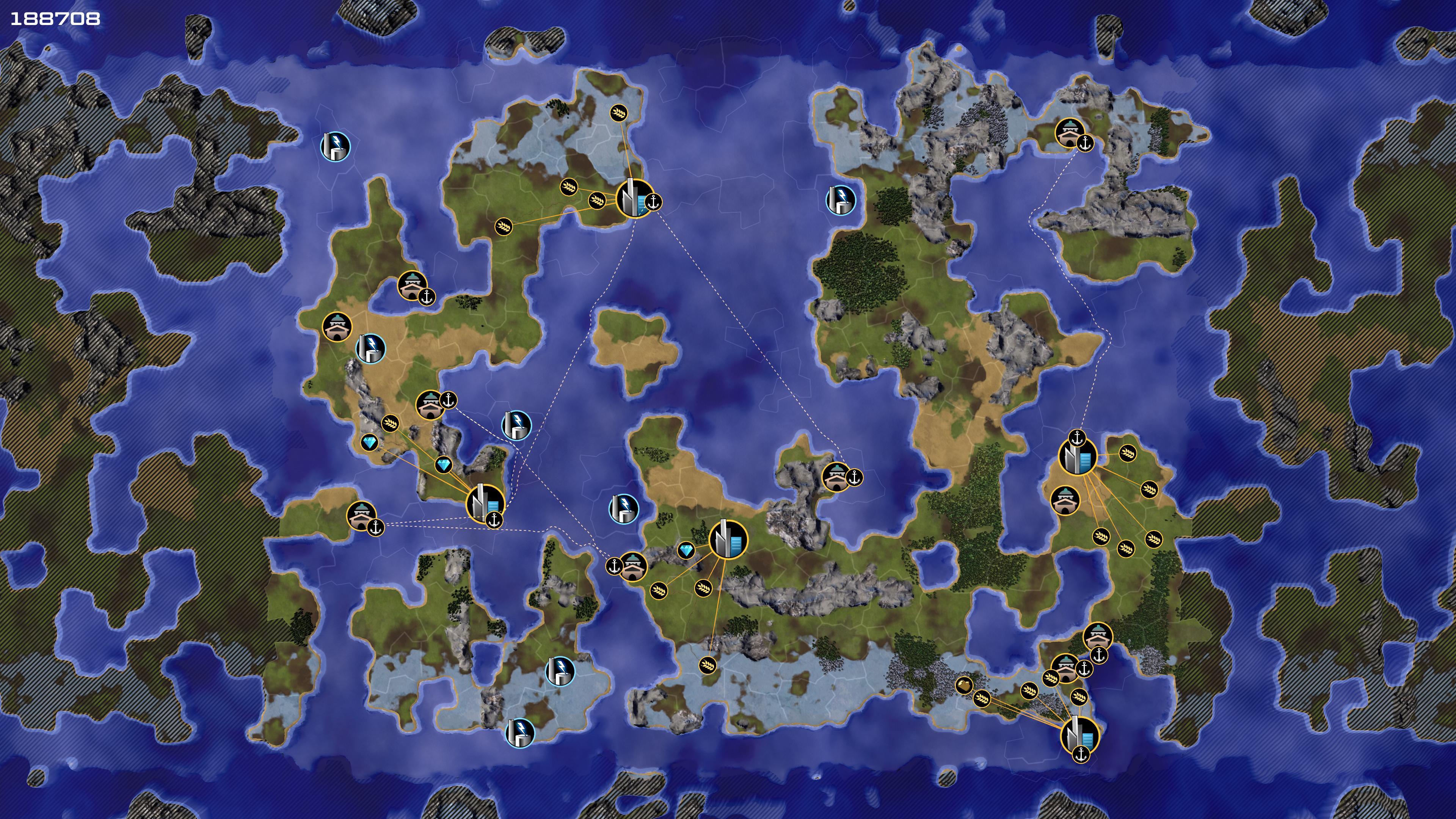Open the northernmost city with four wheat links
The height and width of the screenshot is (819, 1456).
634,198
